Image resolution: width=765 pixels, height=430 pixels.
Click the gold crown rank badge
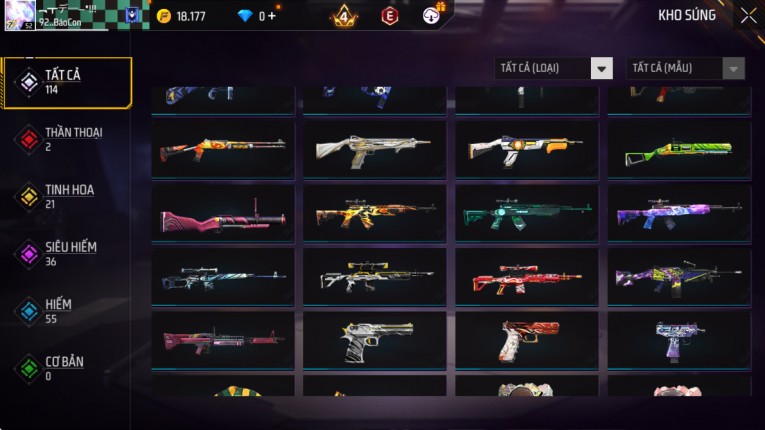tap(344, 16)
